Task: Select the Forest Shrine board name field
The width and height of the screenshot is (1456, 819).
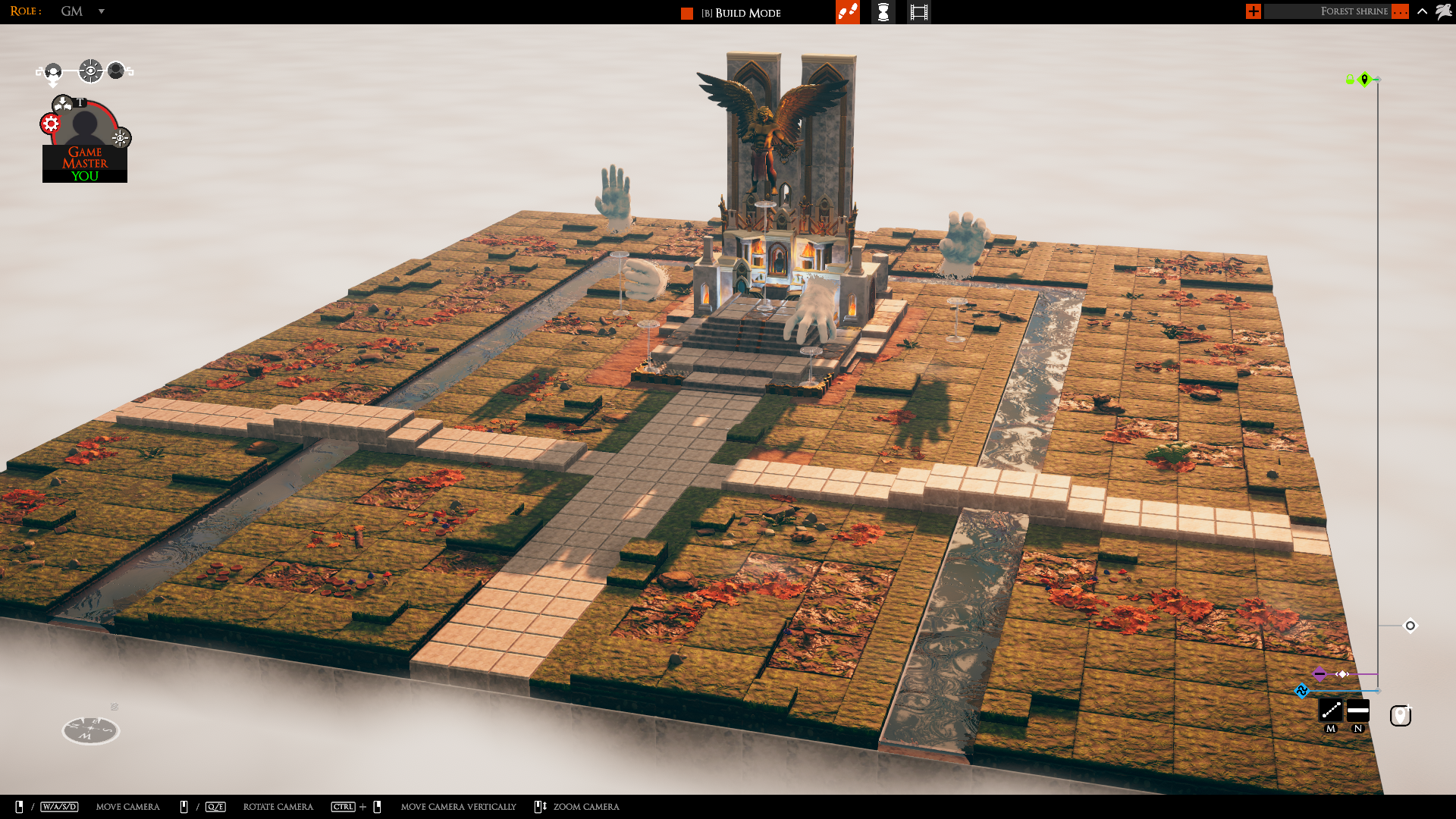Action: (x=1327, y=11)
